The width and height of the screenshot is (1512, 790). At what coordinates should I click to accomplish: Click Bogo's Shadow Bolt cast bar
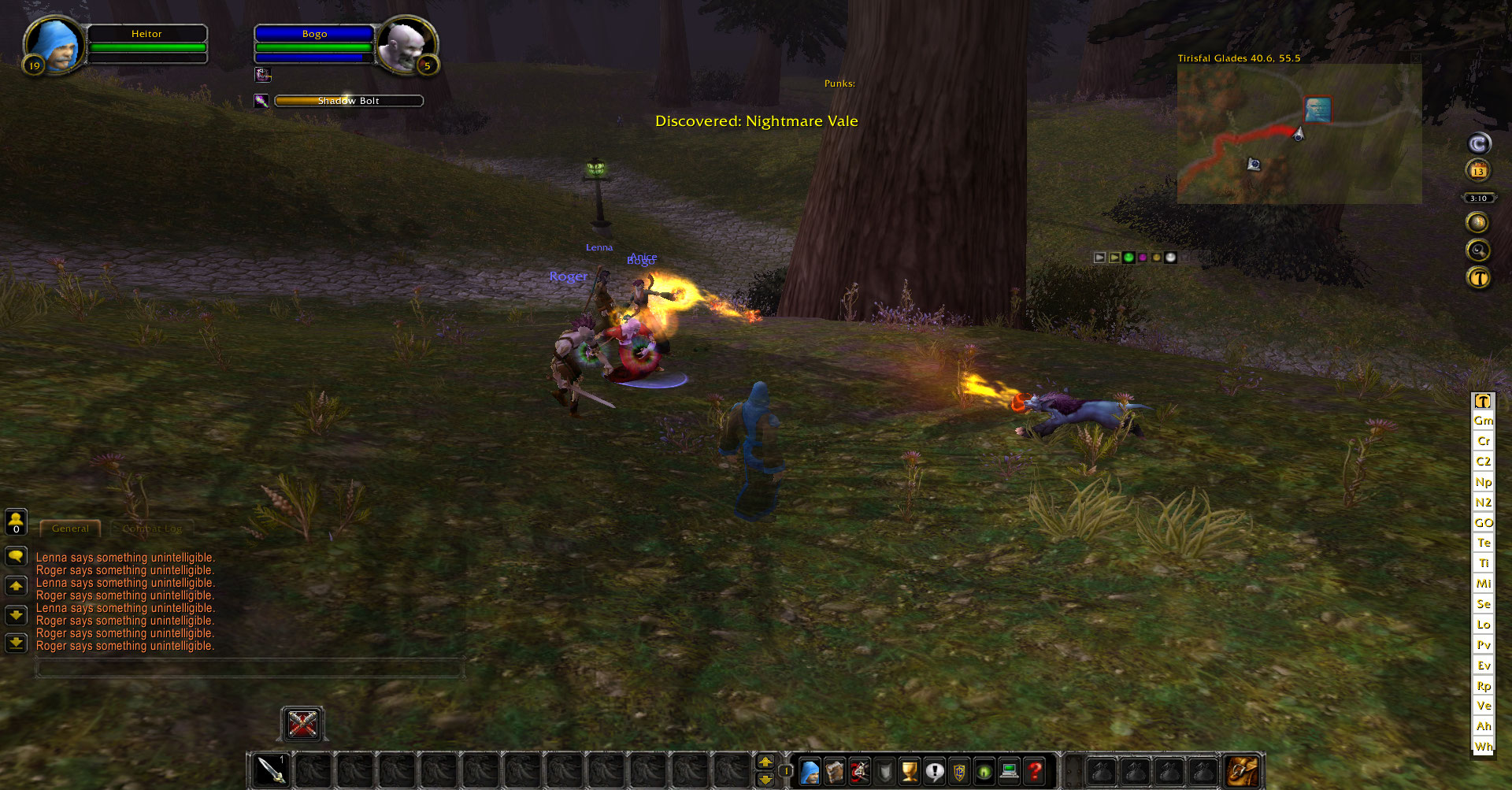(348, 100)
